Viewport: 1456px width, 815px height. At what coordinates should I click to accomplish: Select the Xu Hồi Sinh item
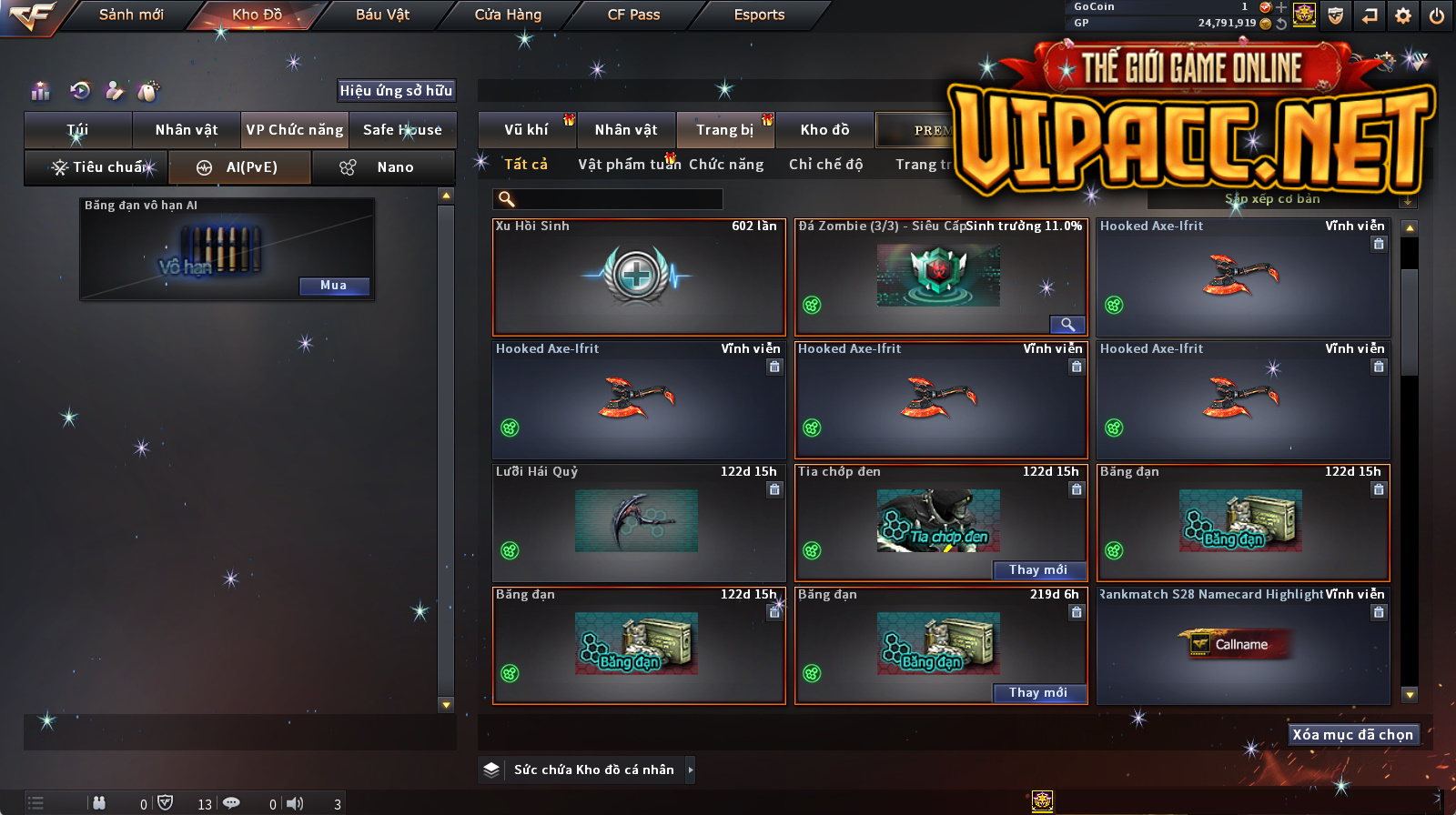(x=638, y=277)
